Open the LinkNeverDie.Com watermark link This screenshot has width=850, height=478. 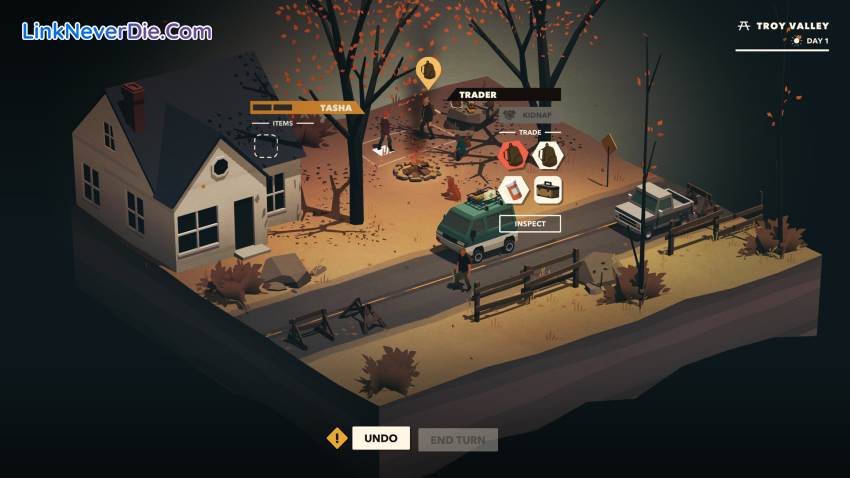(x=116, y=31)
